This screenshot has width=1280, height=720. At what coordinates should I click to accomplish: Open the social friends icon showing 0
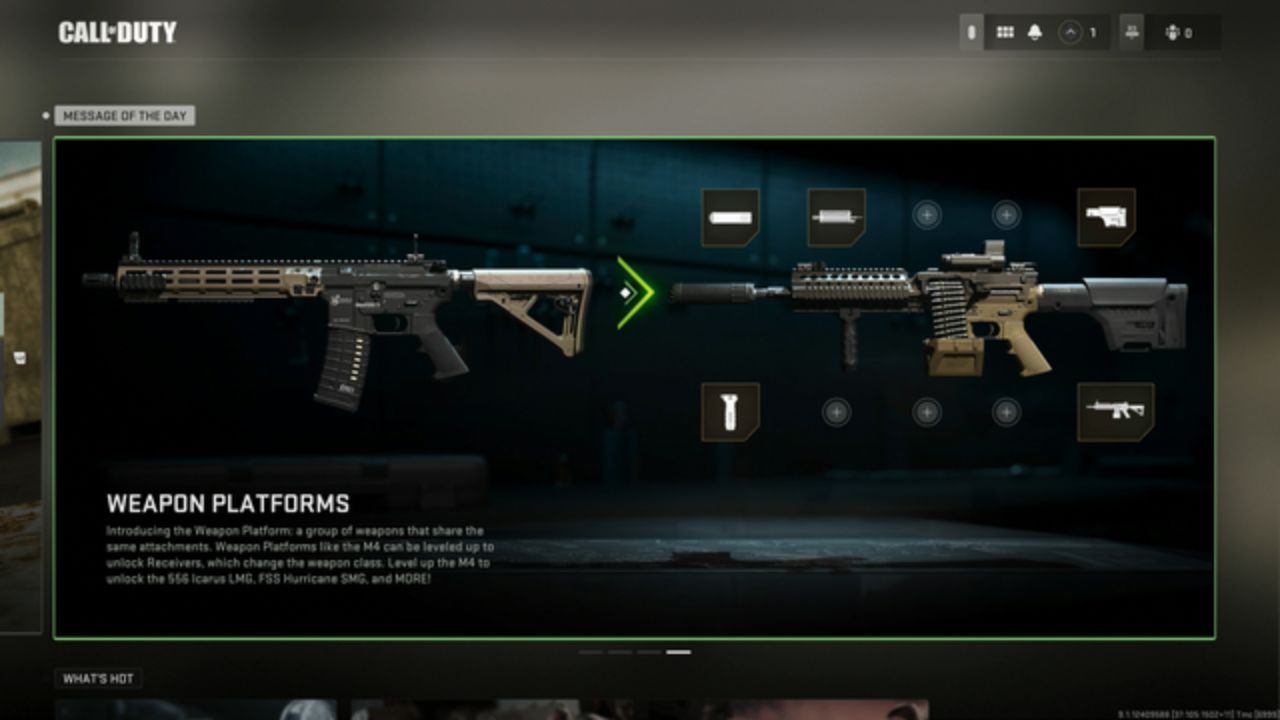tap(1175, 31)
